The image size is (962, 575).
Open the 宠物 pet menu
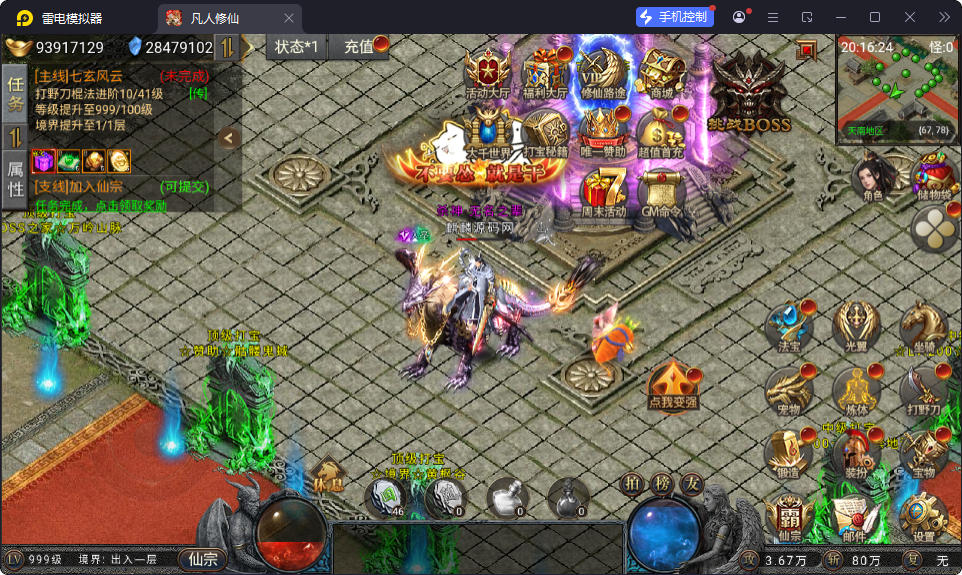(x=789, y=389)
